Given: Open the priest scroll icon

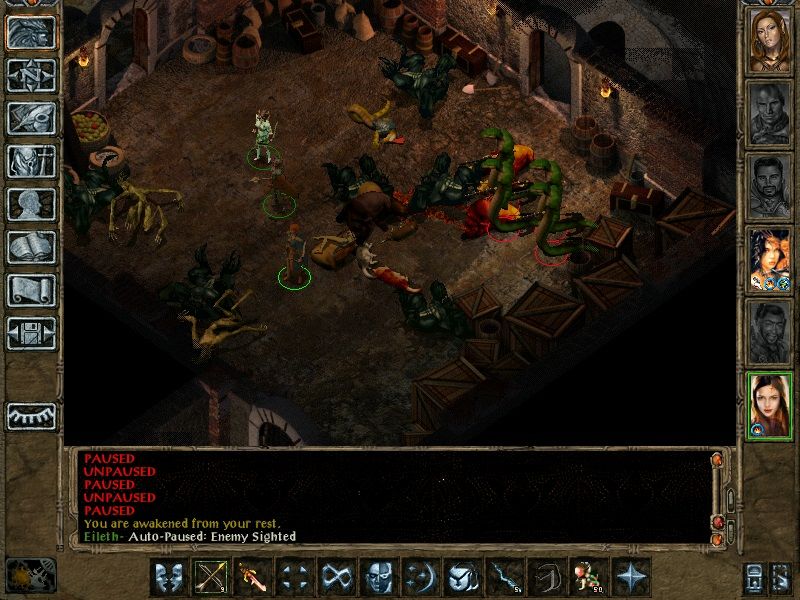Looking at the screenshot, I should (x=31, y=290).
